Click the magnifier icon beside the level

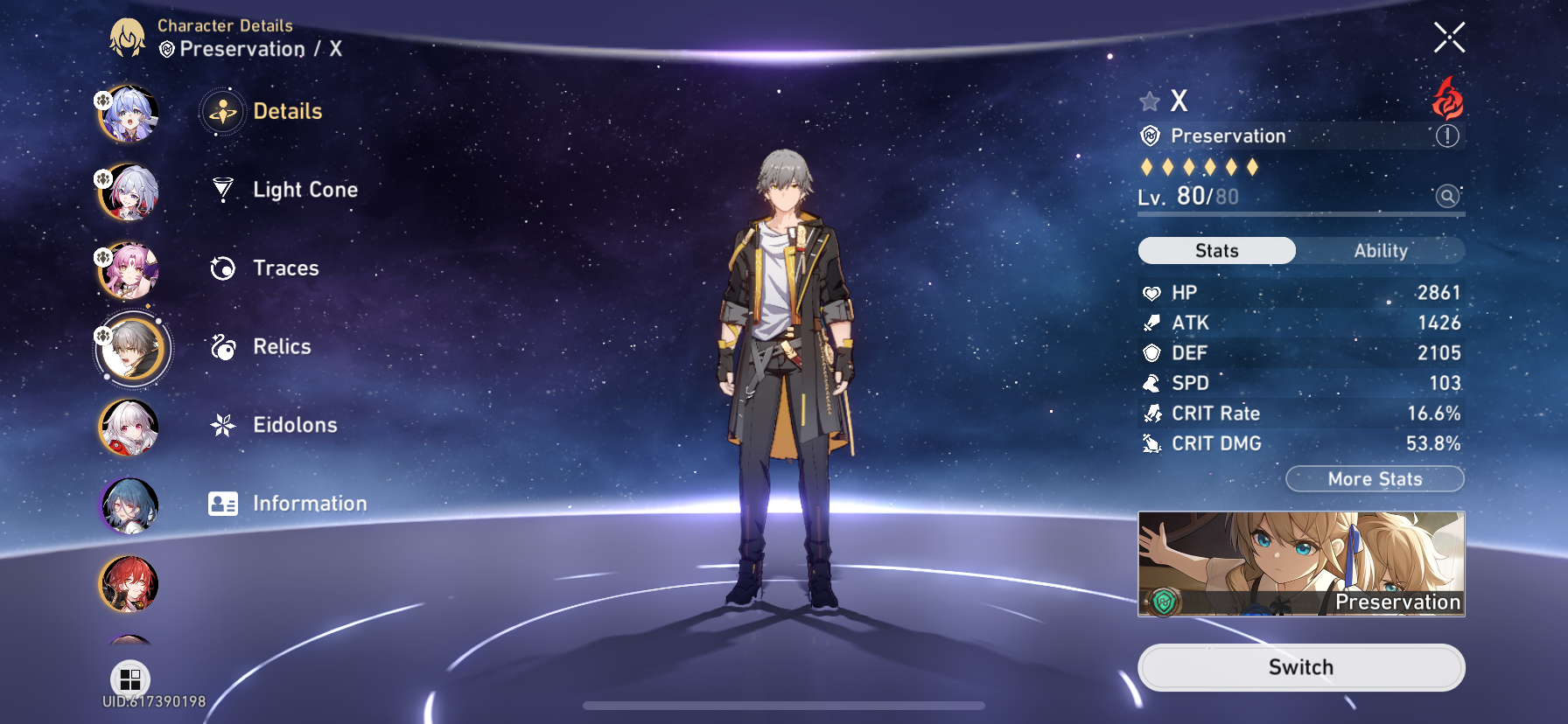click(1447, 196)
